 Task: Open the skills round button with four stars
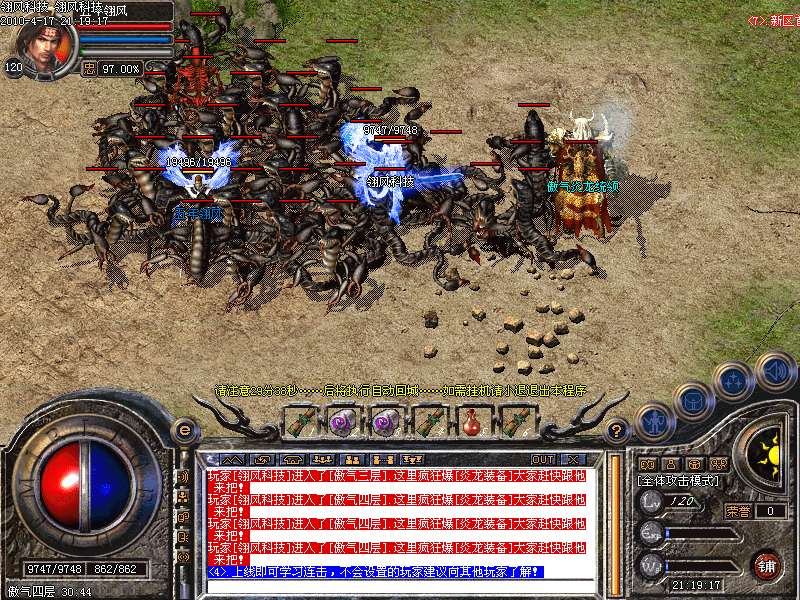734,381
